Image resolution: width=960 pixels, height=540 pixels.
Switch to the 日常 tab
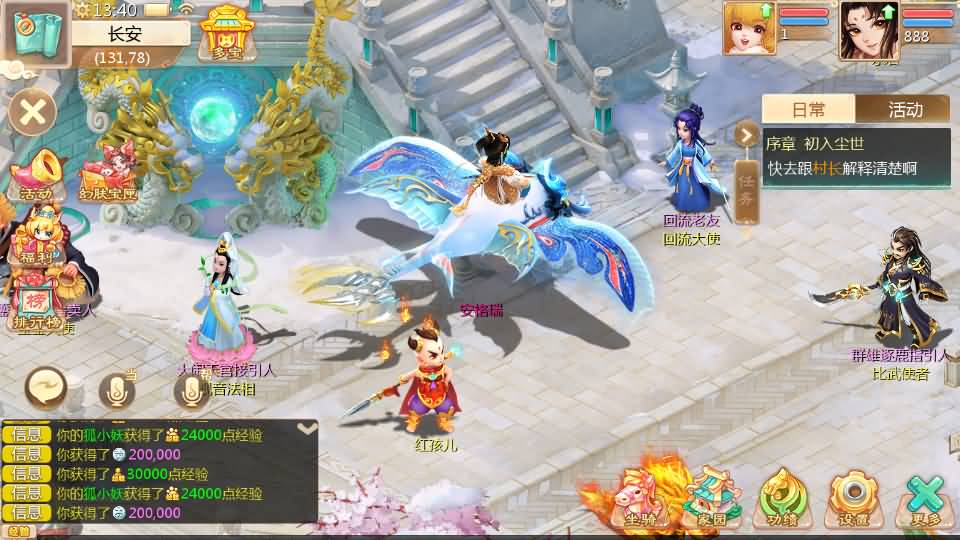(x=808, y=109)
